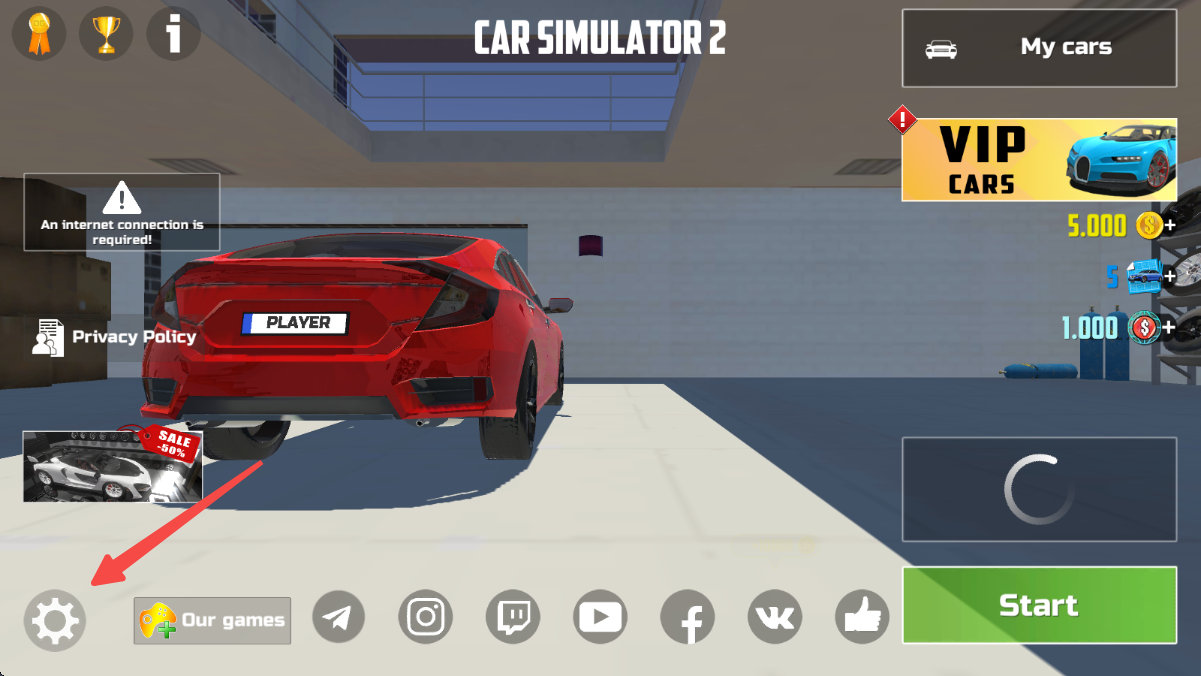Open the Telegram link icon
Screen dimensions: 1201x676
click(x=339, y=617)
